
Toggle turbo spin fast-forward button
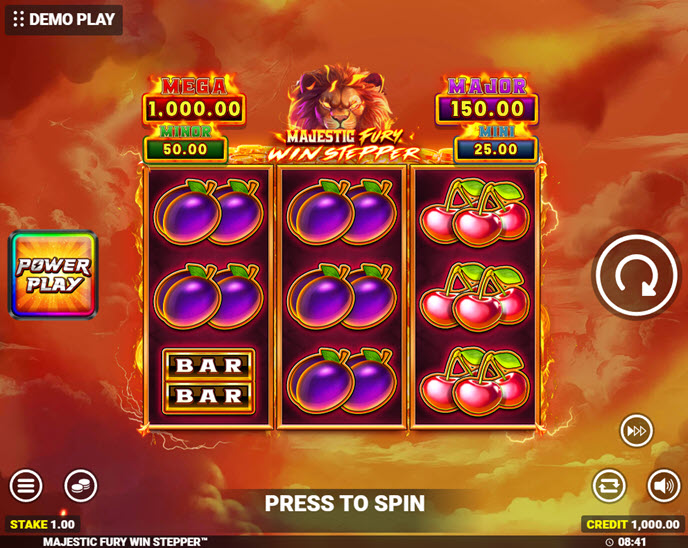(x=636, y=431)
